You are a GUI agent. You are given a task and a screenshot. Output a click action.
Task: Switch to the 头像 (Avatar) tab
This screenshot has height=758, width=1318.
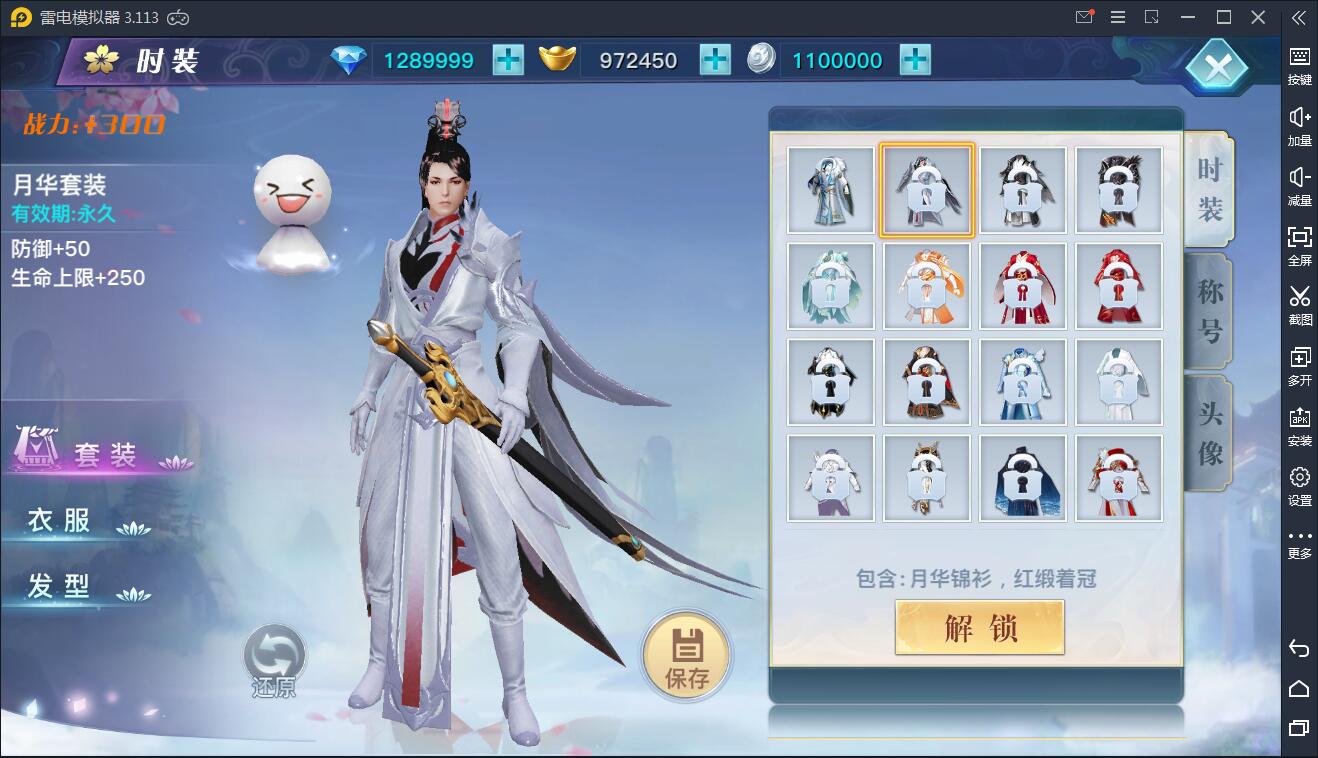point(1208,432)
